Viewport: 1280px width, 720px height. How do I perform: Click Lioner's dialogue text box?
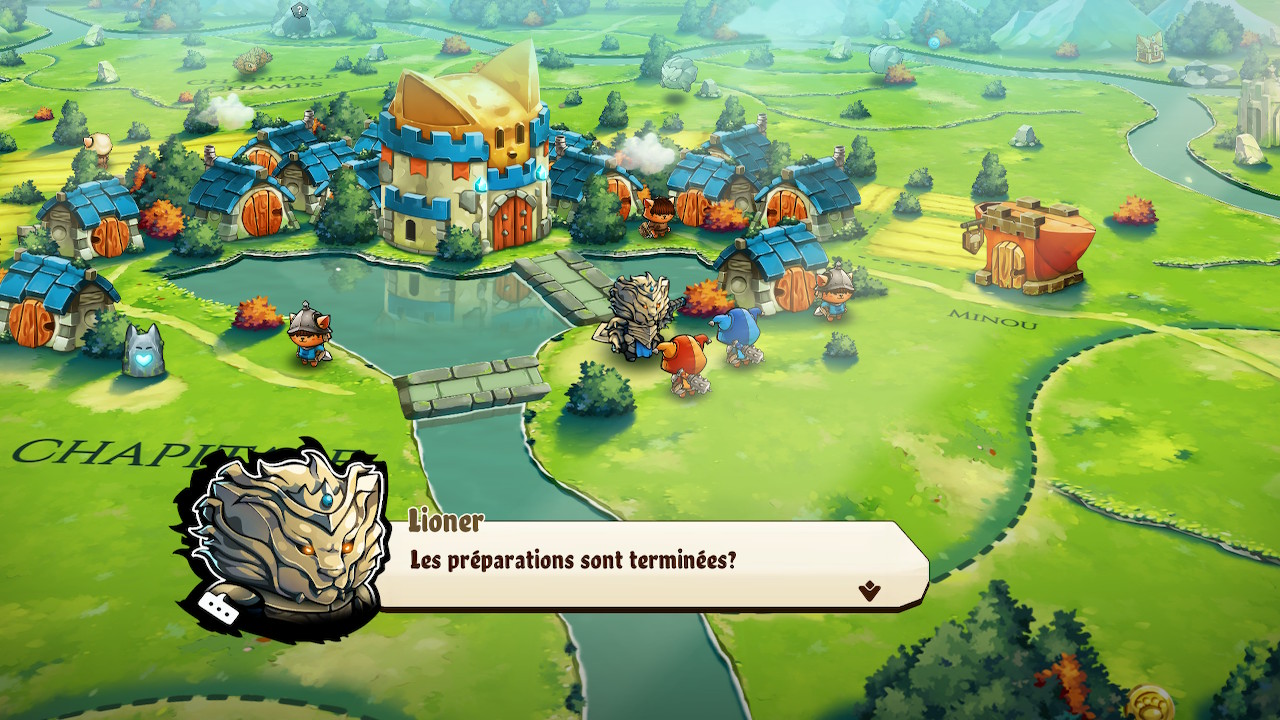pyautogui.click(x=650, y=562)
